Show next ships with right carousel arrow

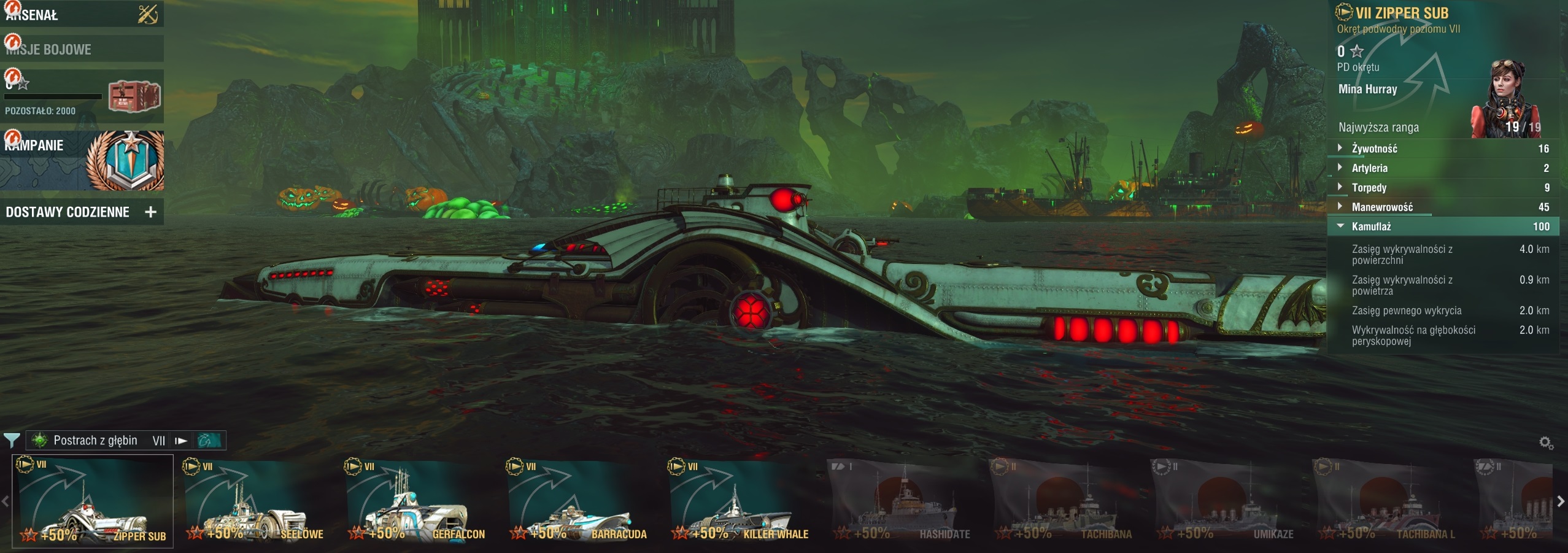point(1561,501)
